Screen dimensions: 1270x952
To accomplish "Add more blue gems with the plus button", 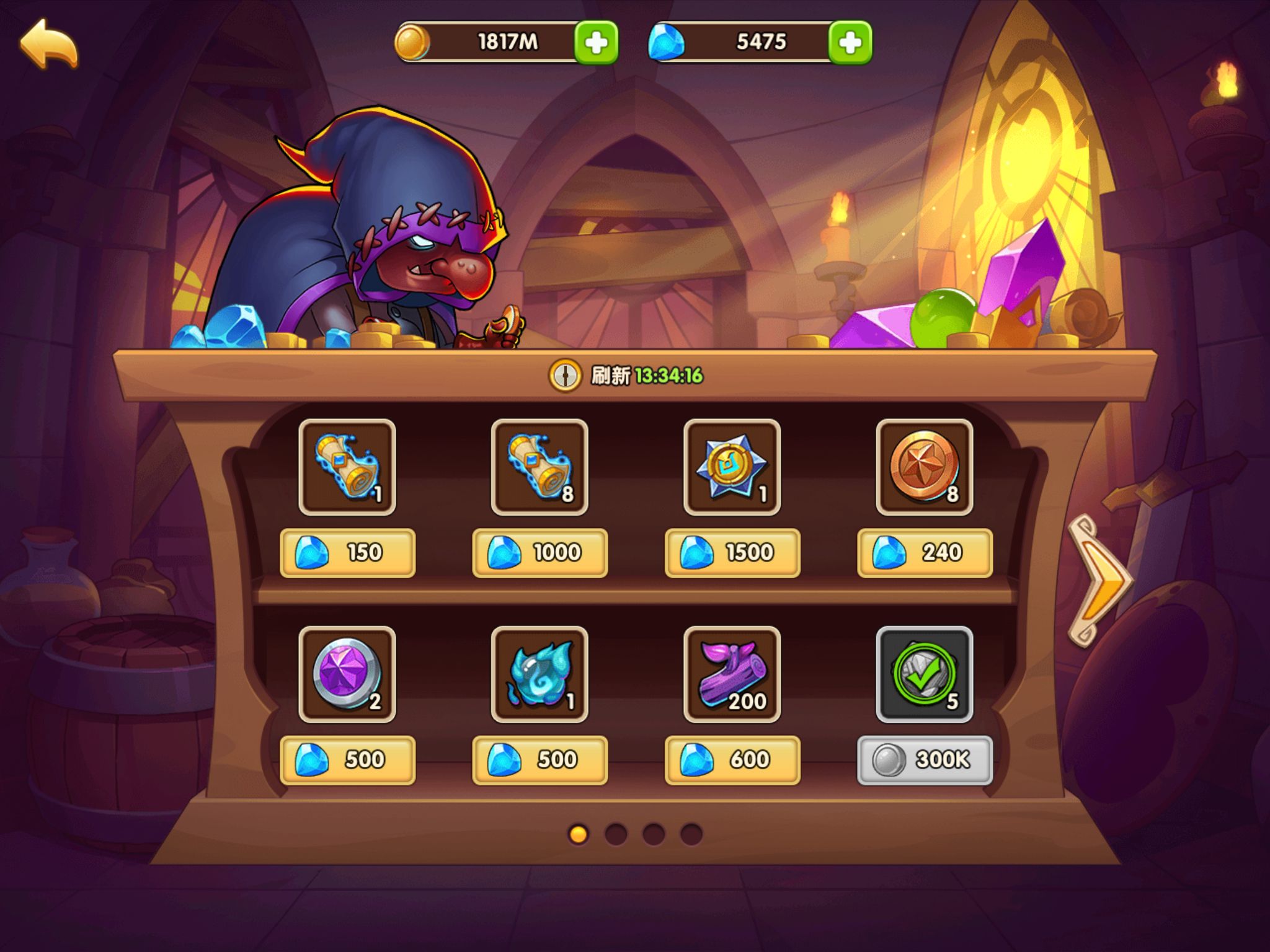I will (x=850, y=43).
